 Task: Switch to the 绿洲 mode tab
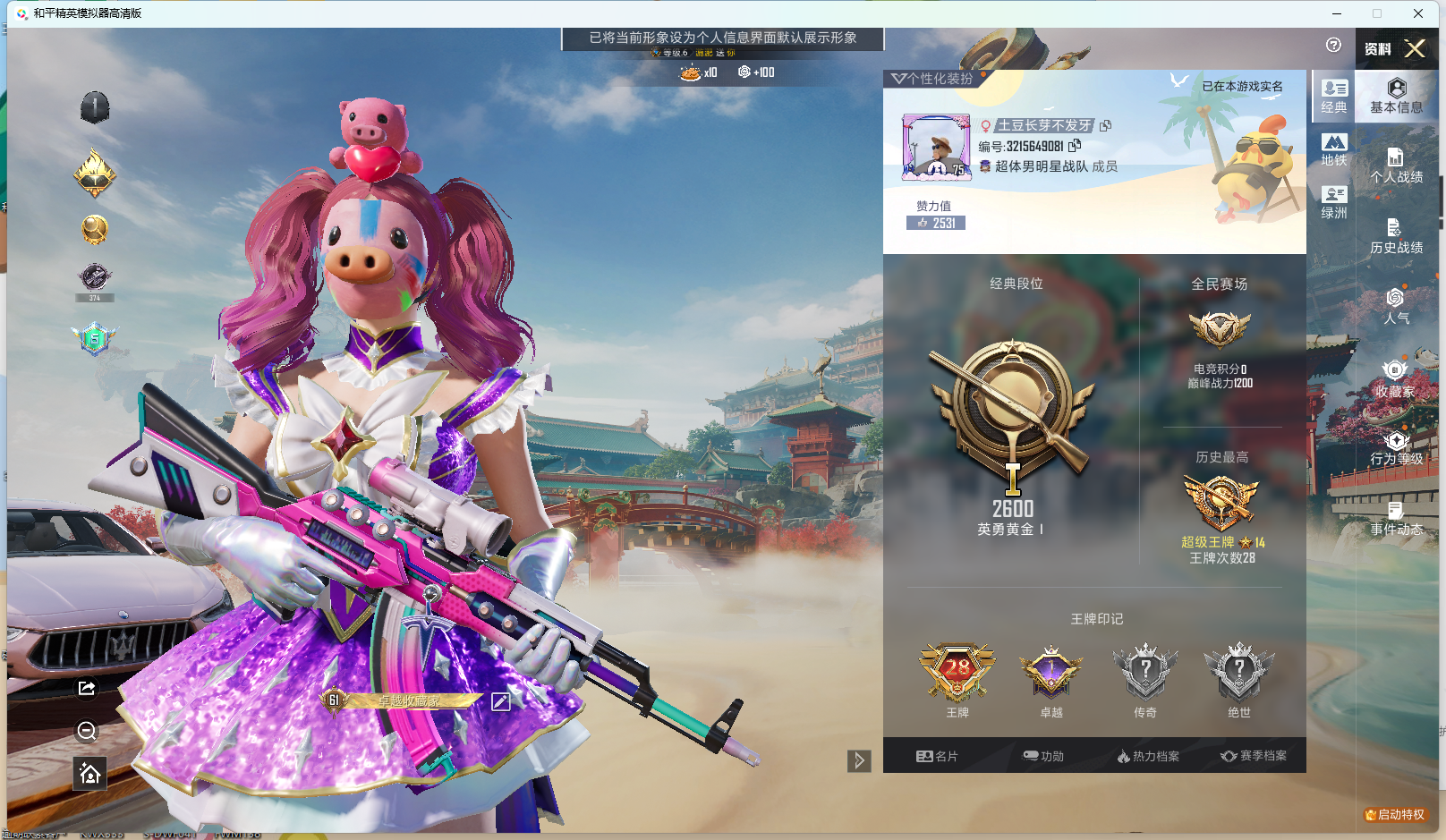[x=1333, y=200]
